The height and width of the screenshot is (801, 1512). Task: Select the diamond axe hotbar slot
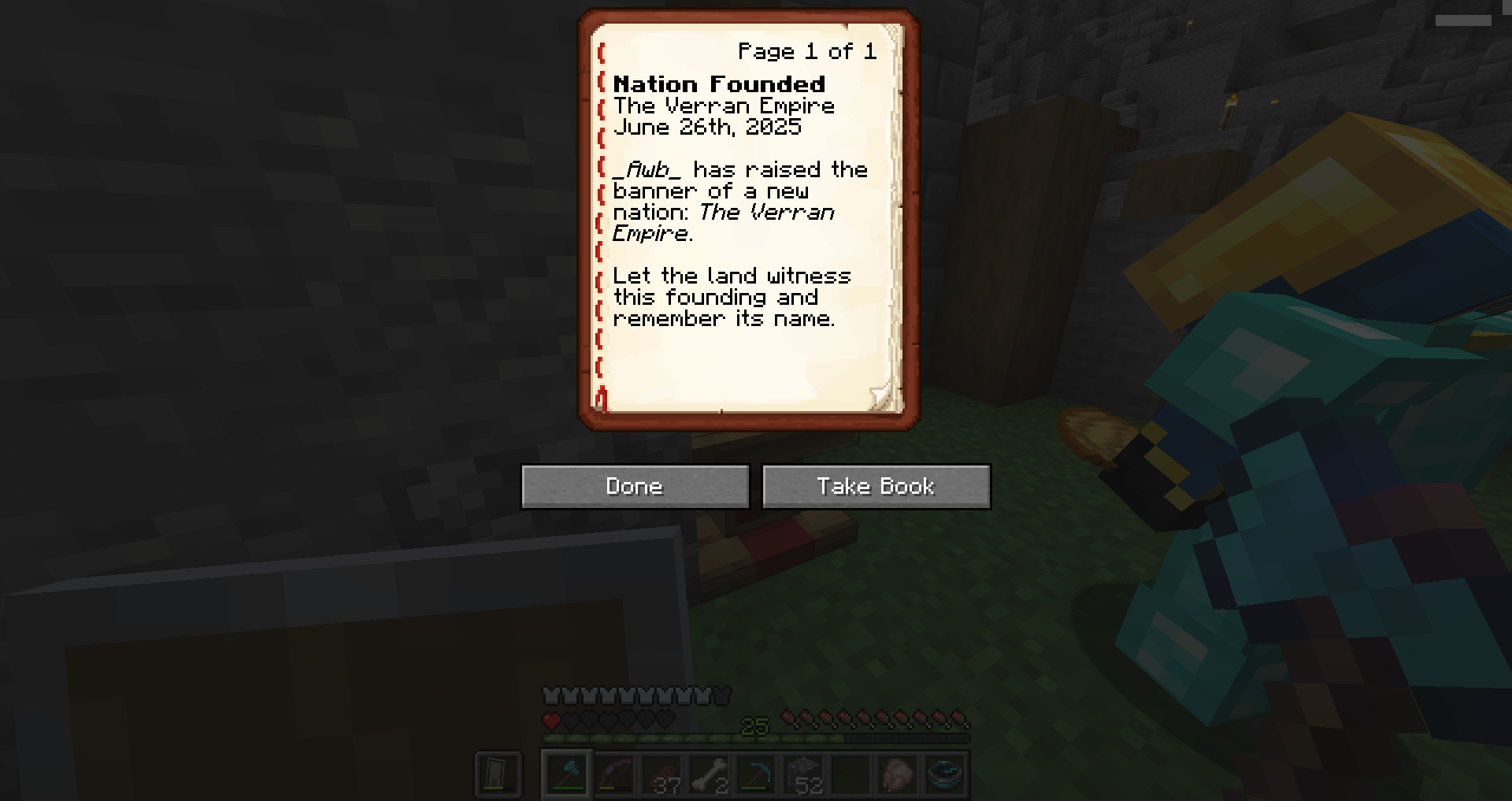[x=567, y=775]
